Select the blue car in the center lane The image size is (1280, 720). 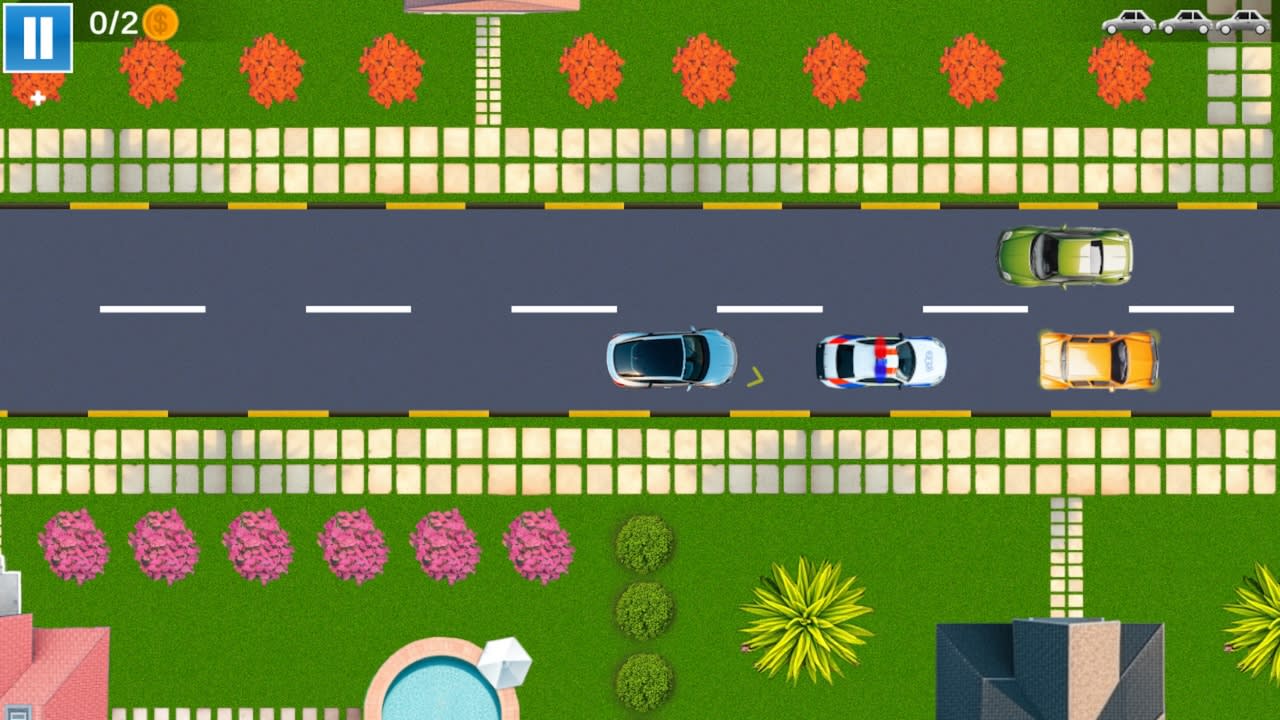pyautogui.click(x=668, y=359)
